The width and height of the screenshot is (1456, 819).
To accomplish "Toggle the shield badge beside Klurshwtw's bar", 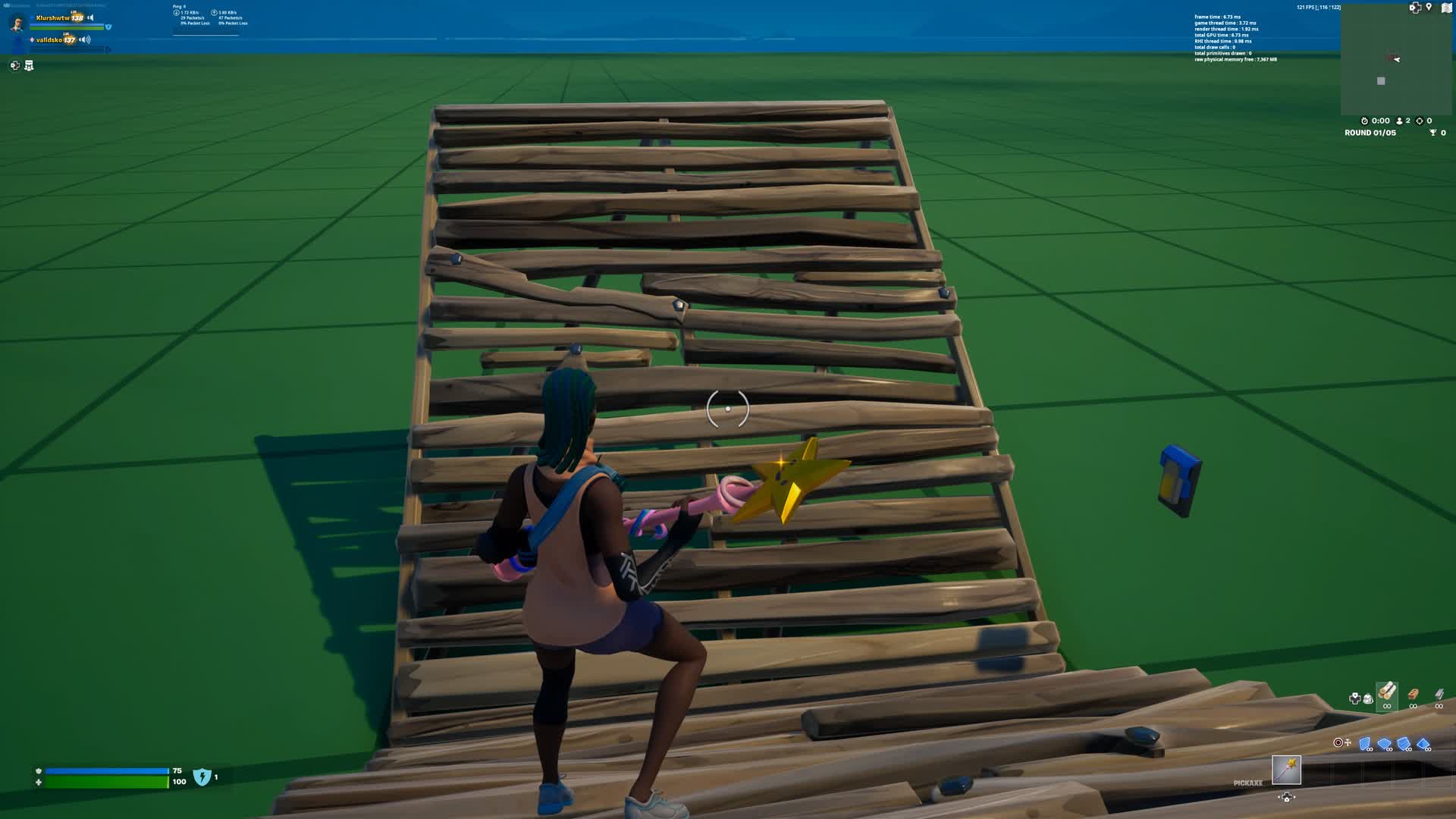I will [x=109, y=27].
